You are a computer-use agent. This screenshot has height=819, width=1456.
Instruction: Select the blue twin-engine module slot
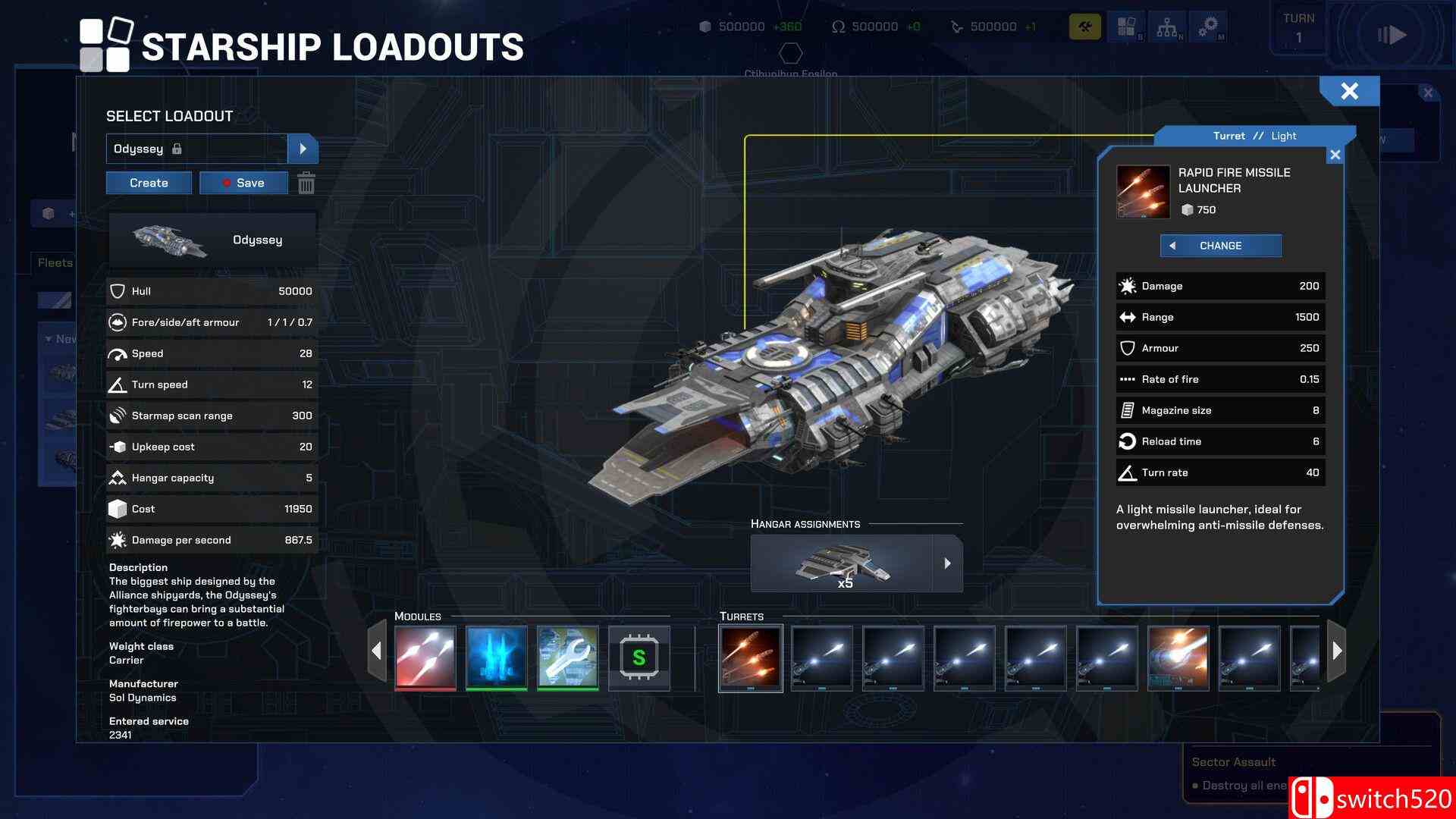tap(497, 657)
